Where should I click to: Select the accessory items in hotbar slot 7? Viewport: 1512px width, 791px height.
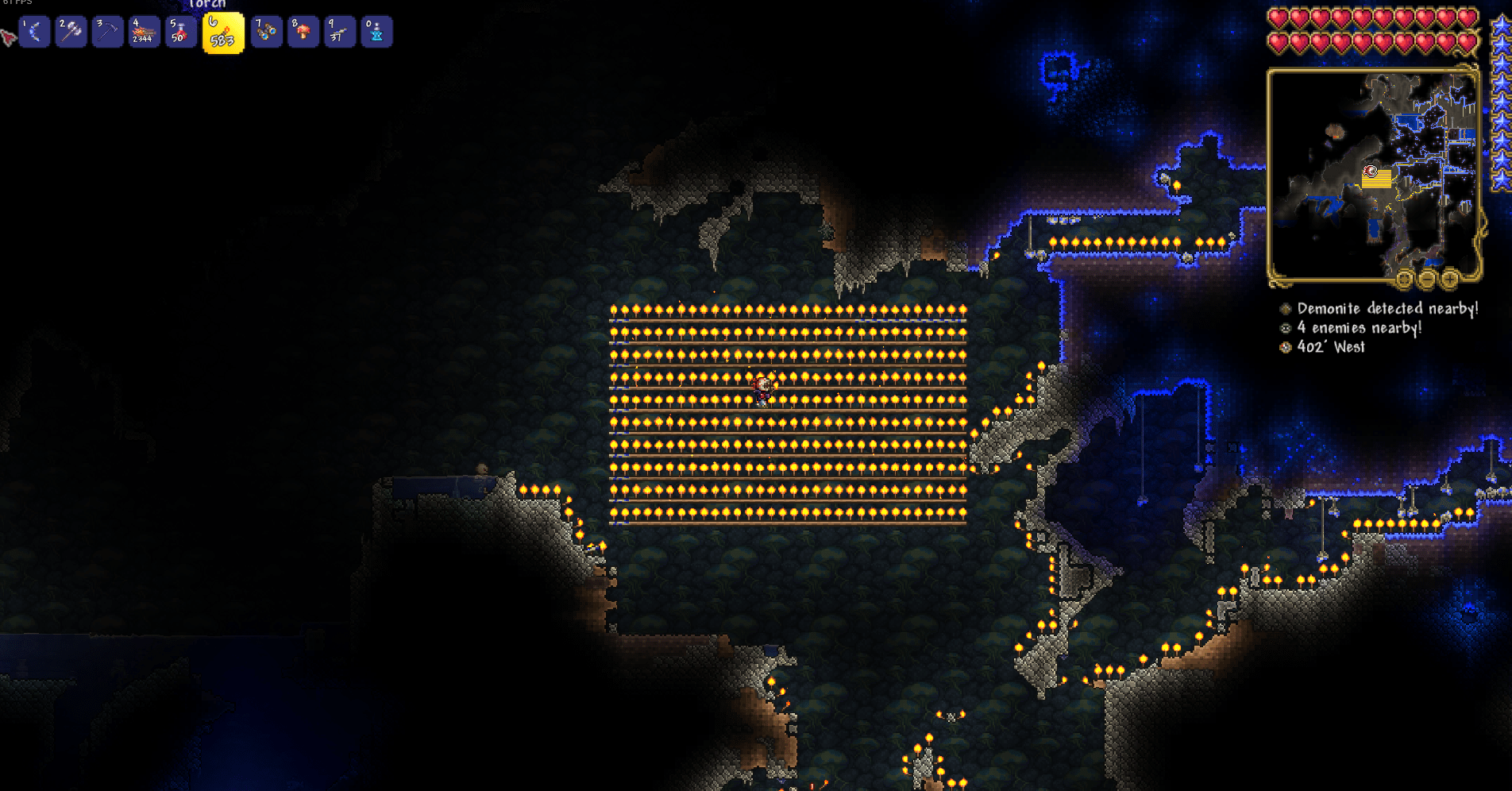pyautogui.click(x=266, y=32)
